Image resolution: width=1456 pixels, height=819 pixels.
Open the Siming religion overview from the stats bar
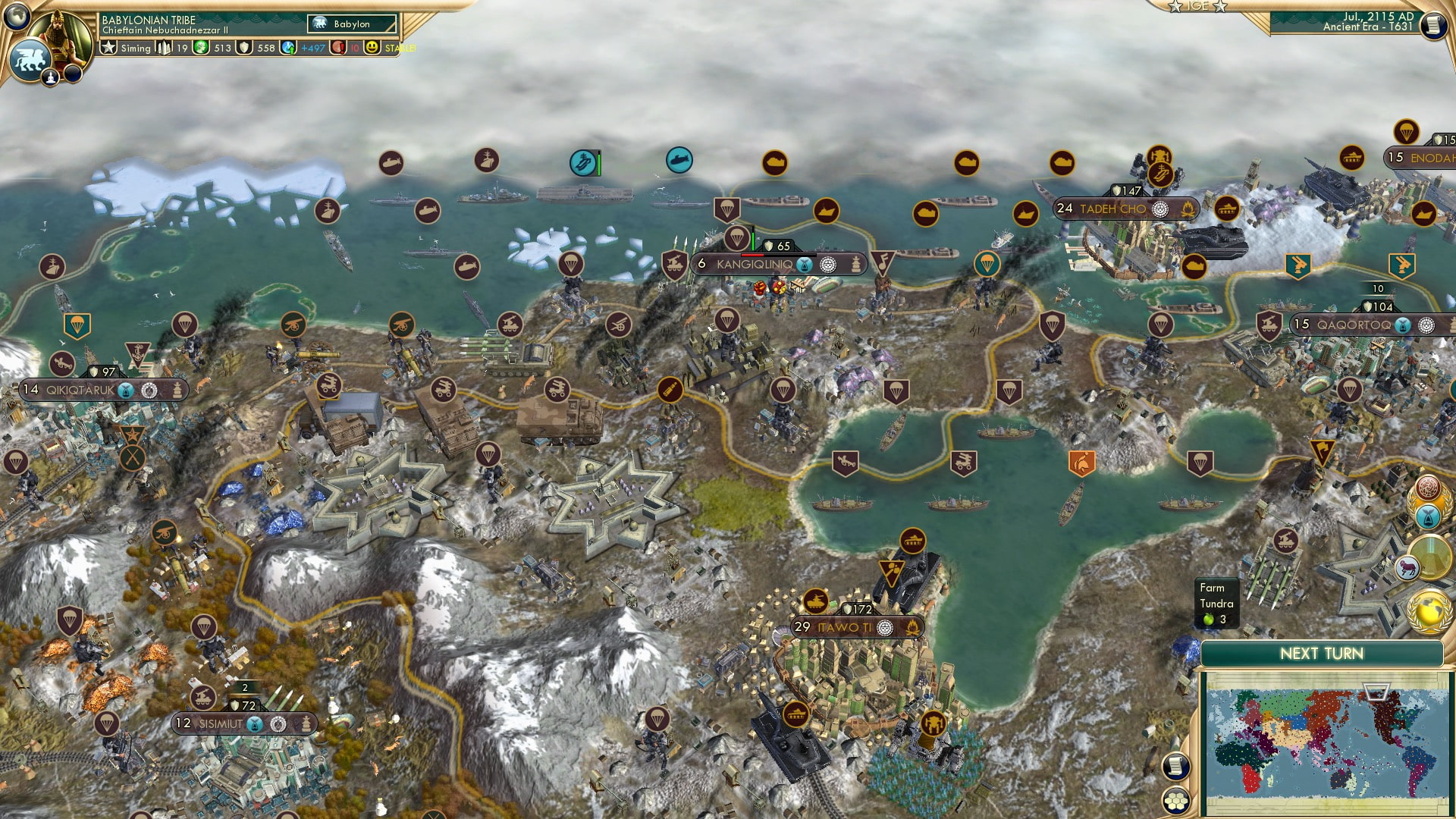click(x=108, y=48)
